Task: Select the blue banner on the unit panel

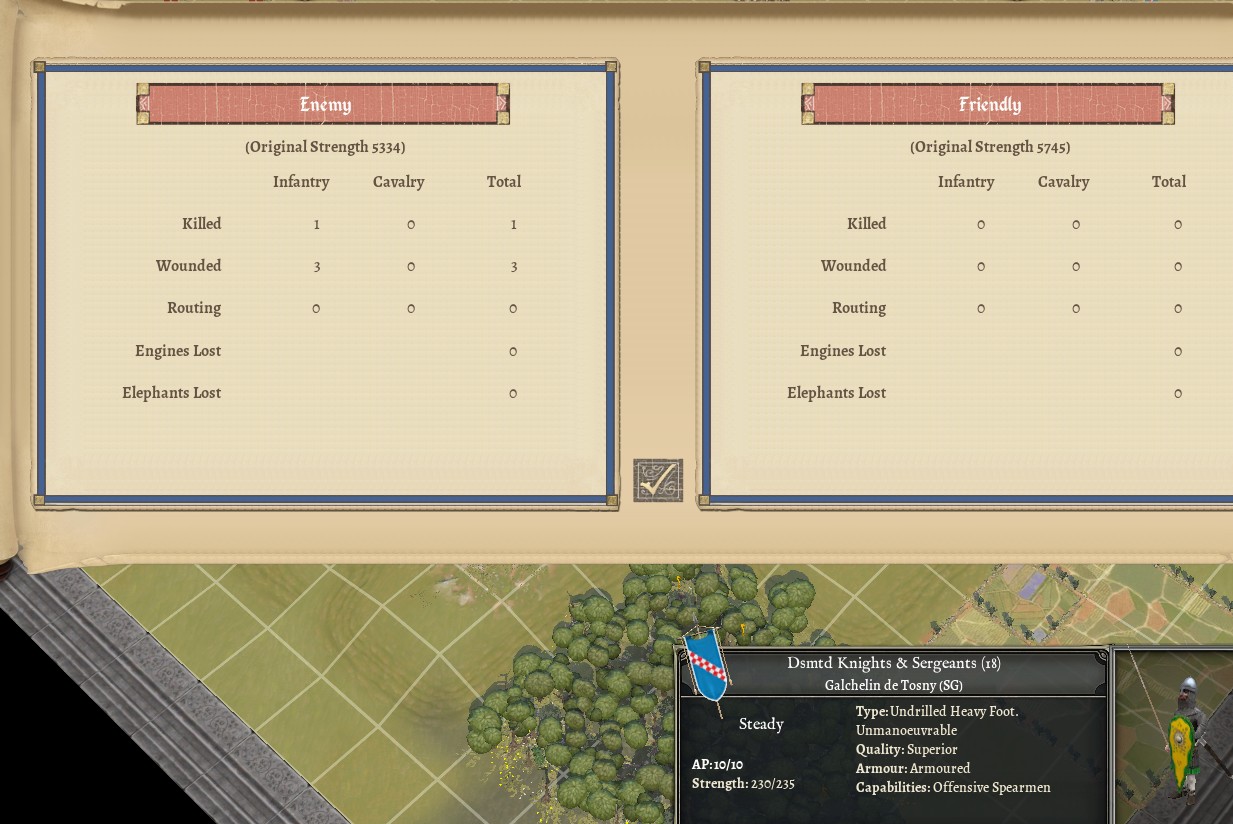Action: [707, 667]
